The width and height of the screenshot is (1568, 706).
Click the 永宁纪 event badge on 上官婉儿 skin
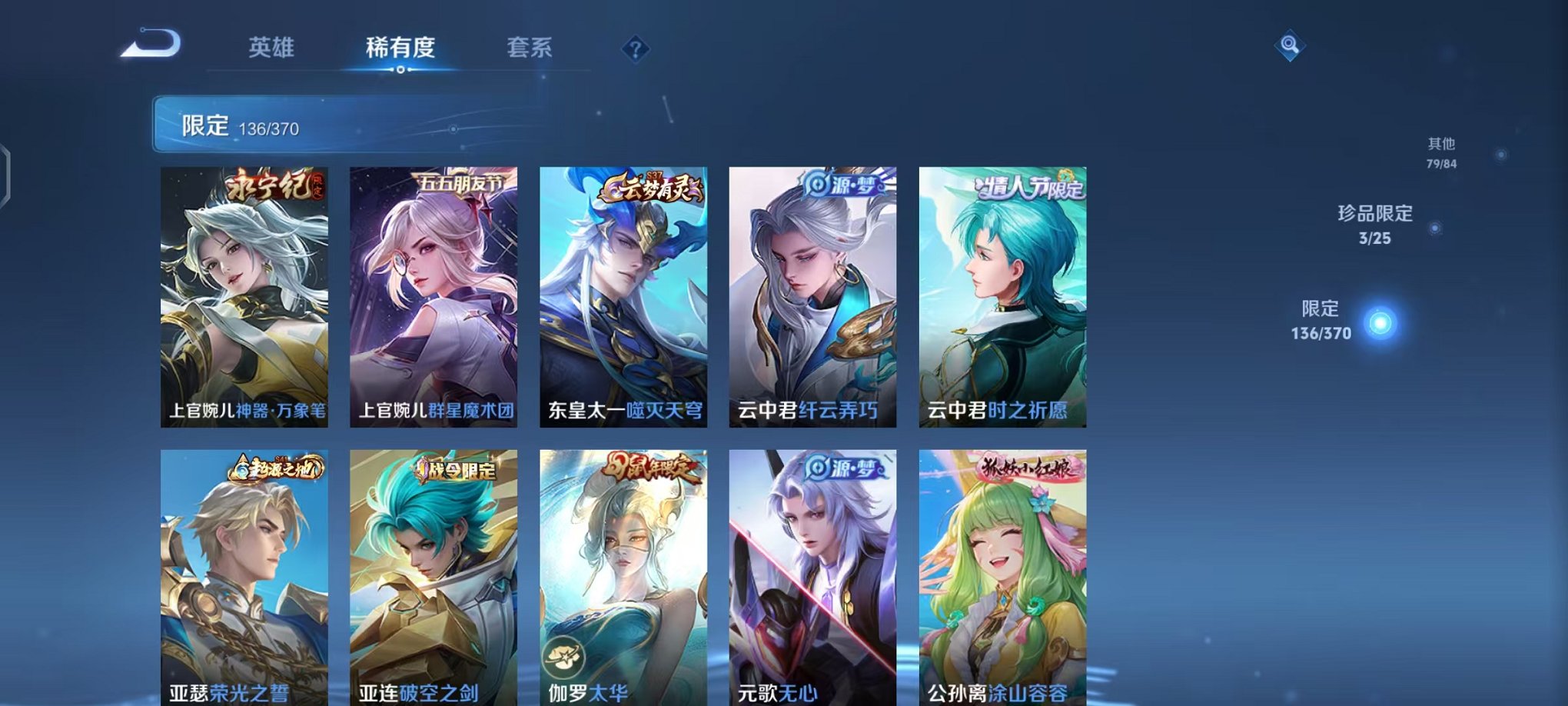[x=273, y=183]
